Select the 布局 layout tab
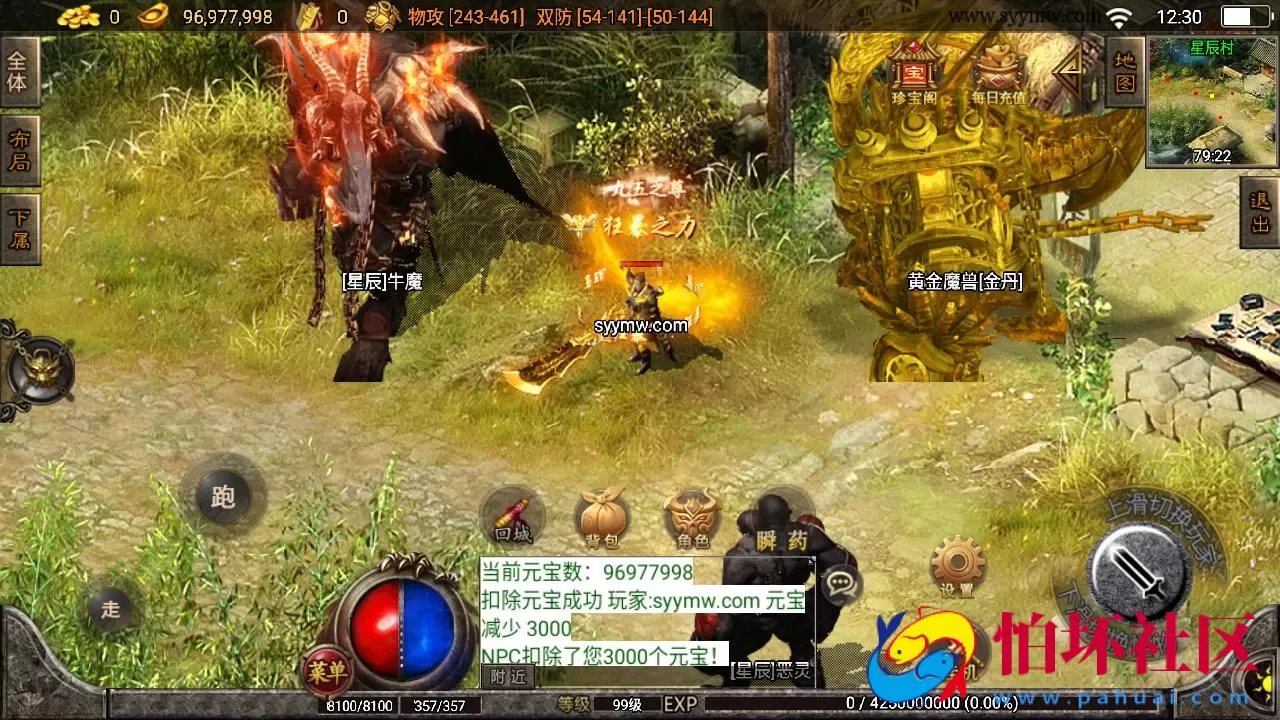 click(21, 150)
